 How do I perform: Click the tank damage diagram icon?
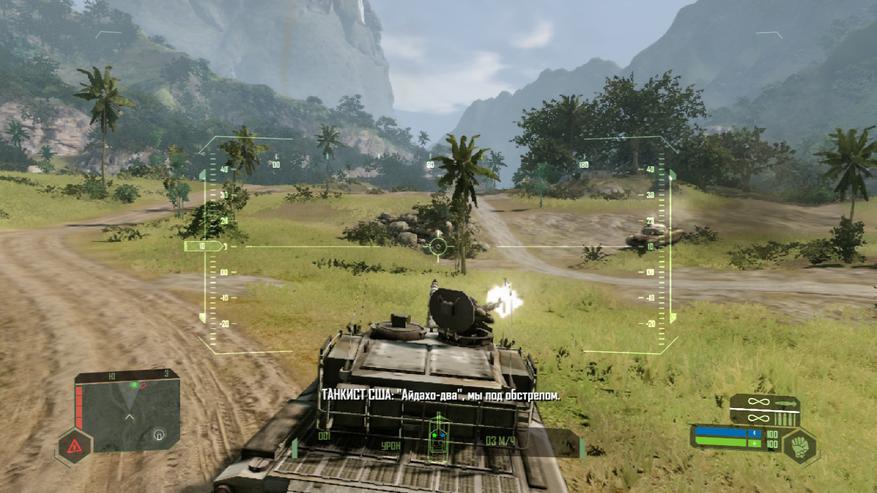pyautogui.click(x=439, y=440)
